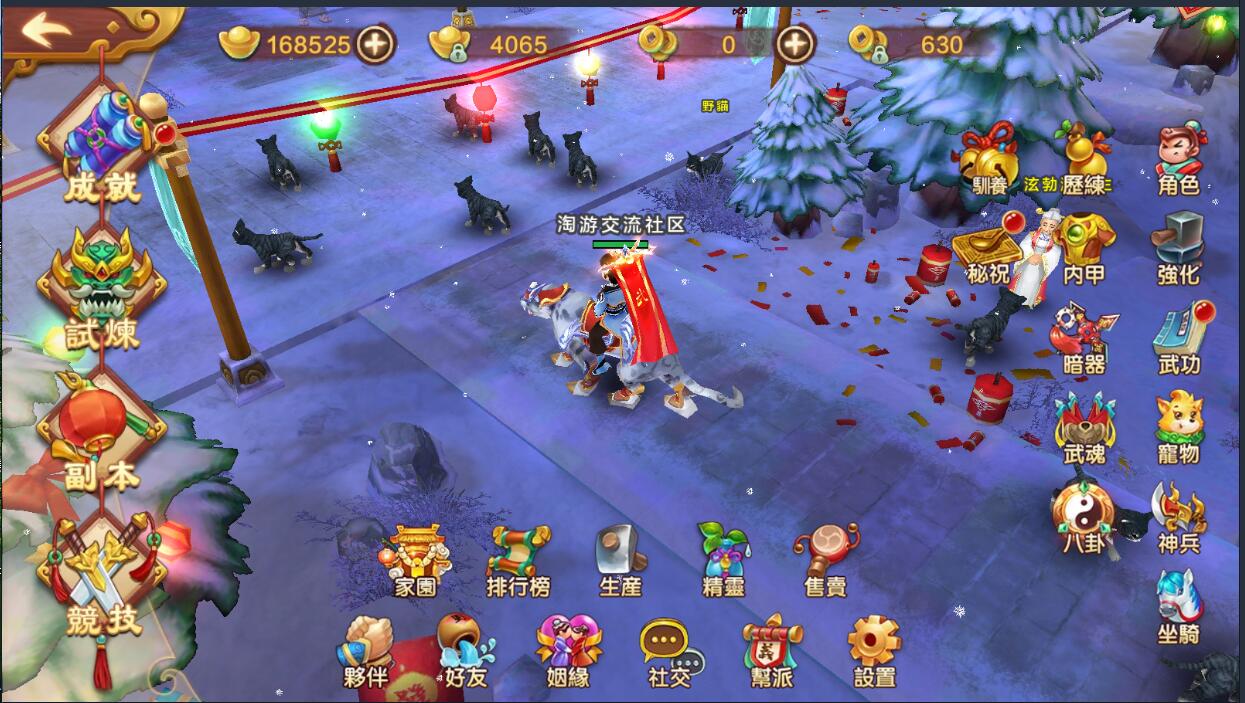The width and height of the screenshot is (1245, 703).
Task: Open the 成就 achievements menu
Action: point(102,150)
